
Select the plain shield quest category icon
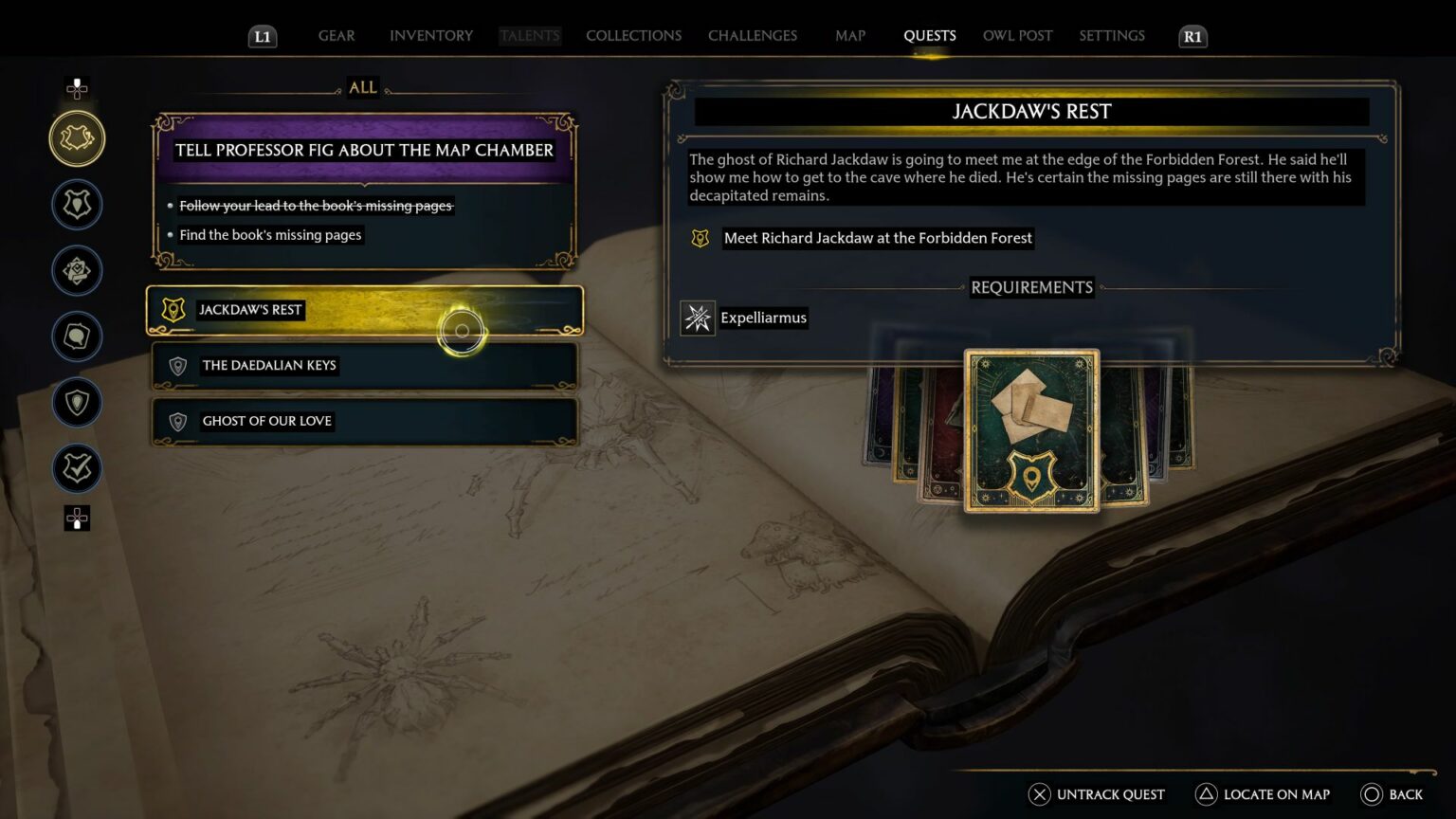coord(77,402)
